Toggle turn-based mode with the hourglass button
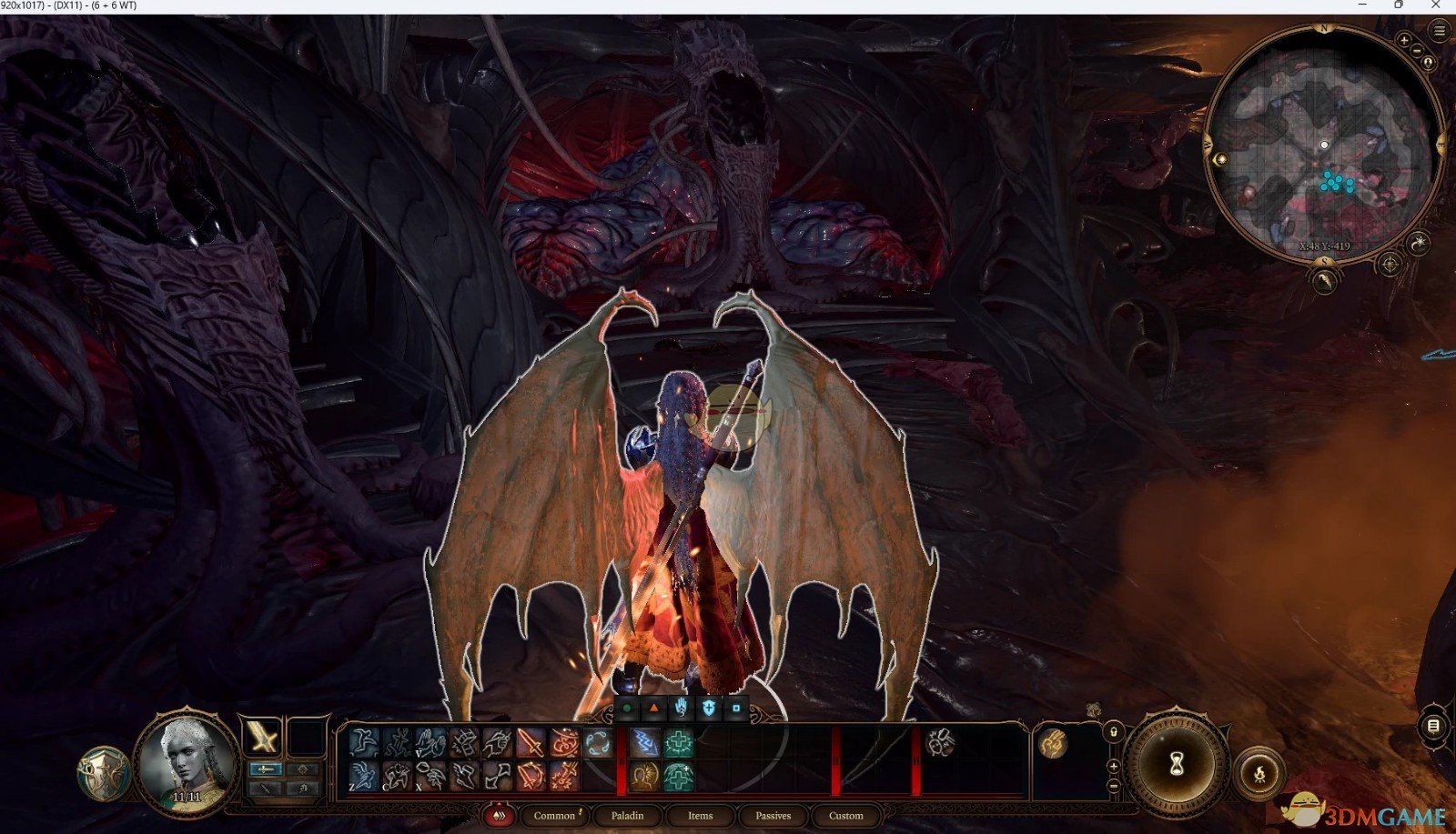The height and width of the screenshot is (834, 1456). (1176, 762)
